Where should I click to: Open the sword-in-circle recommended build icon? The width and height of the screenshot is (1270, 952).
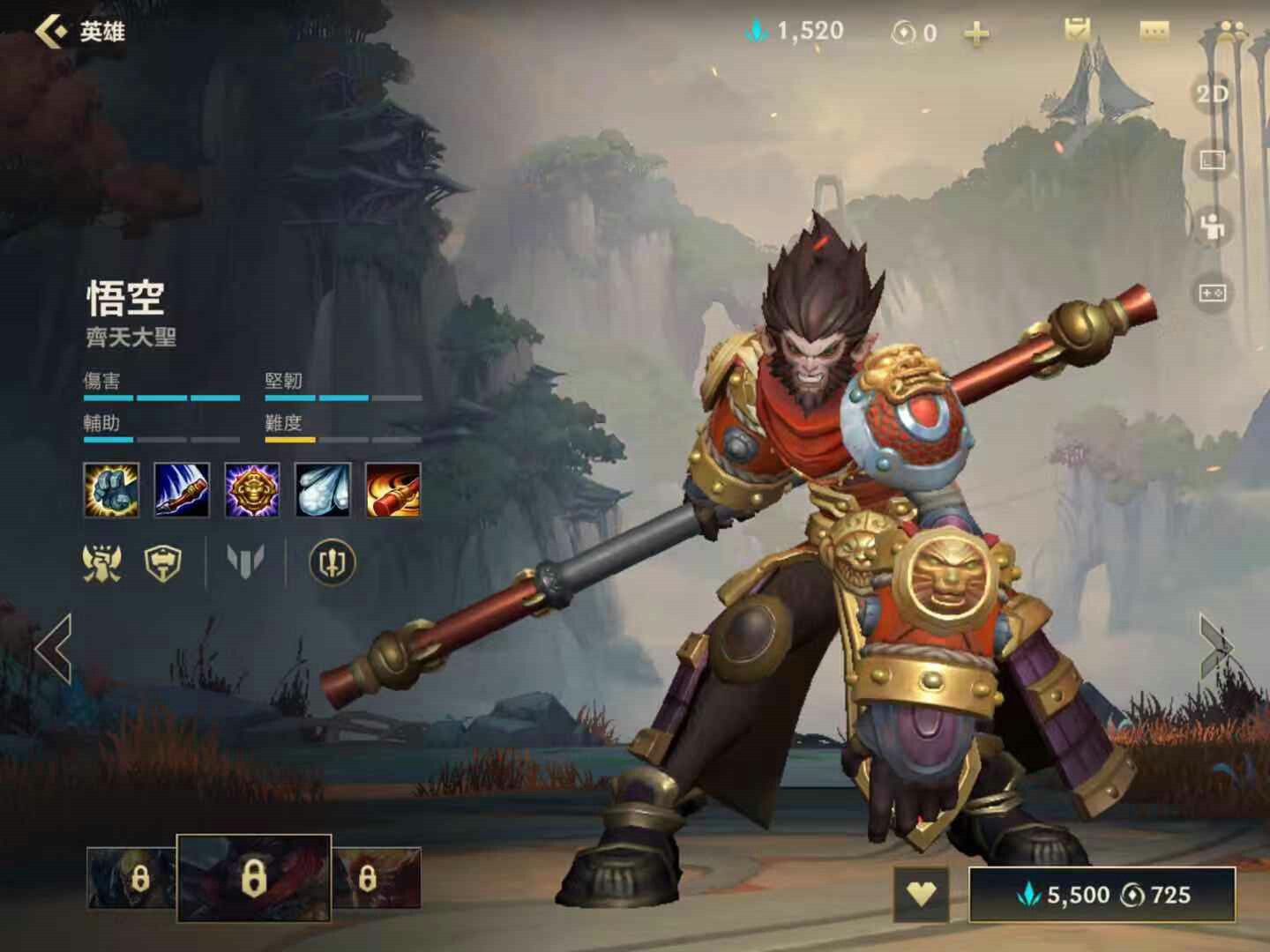click(x=332, y=562)
